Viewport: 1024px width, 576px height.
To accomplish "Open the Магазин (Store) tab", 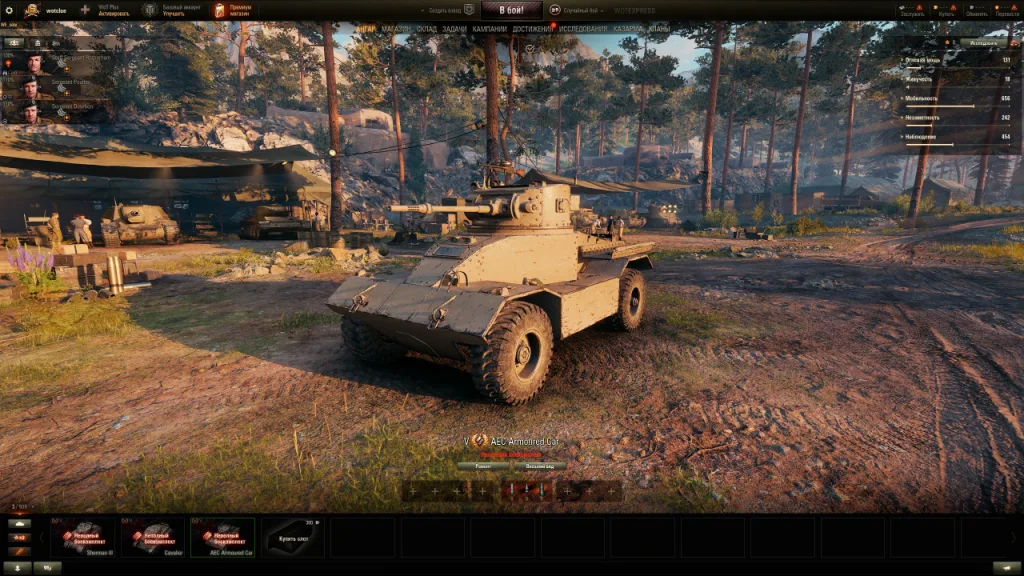I will (396, 29).
